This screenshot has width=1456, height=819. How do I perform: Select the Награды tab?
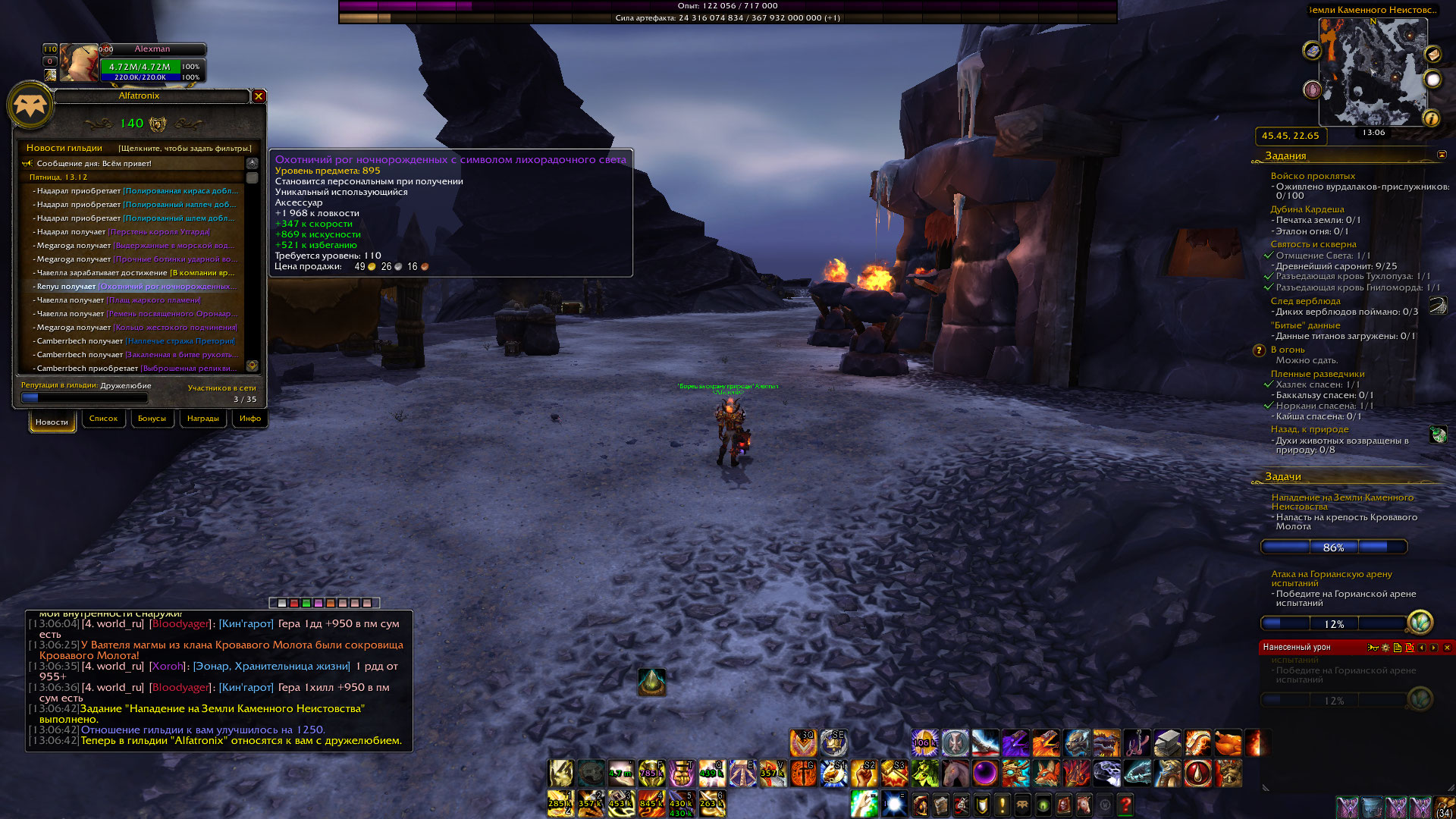point(202,419)
